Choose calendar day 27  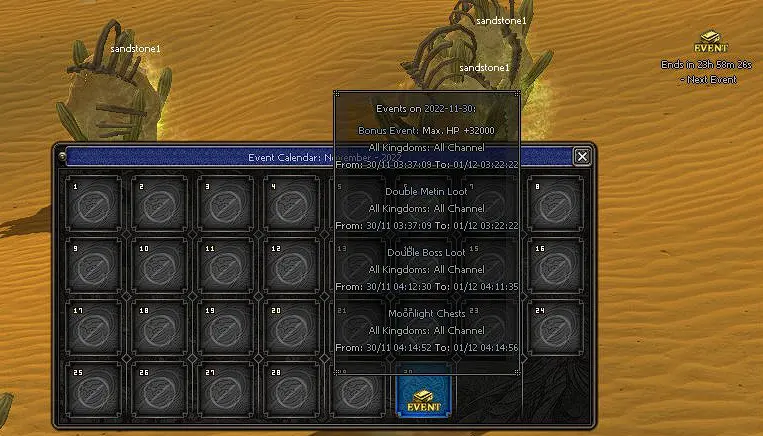click(225, 390)
